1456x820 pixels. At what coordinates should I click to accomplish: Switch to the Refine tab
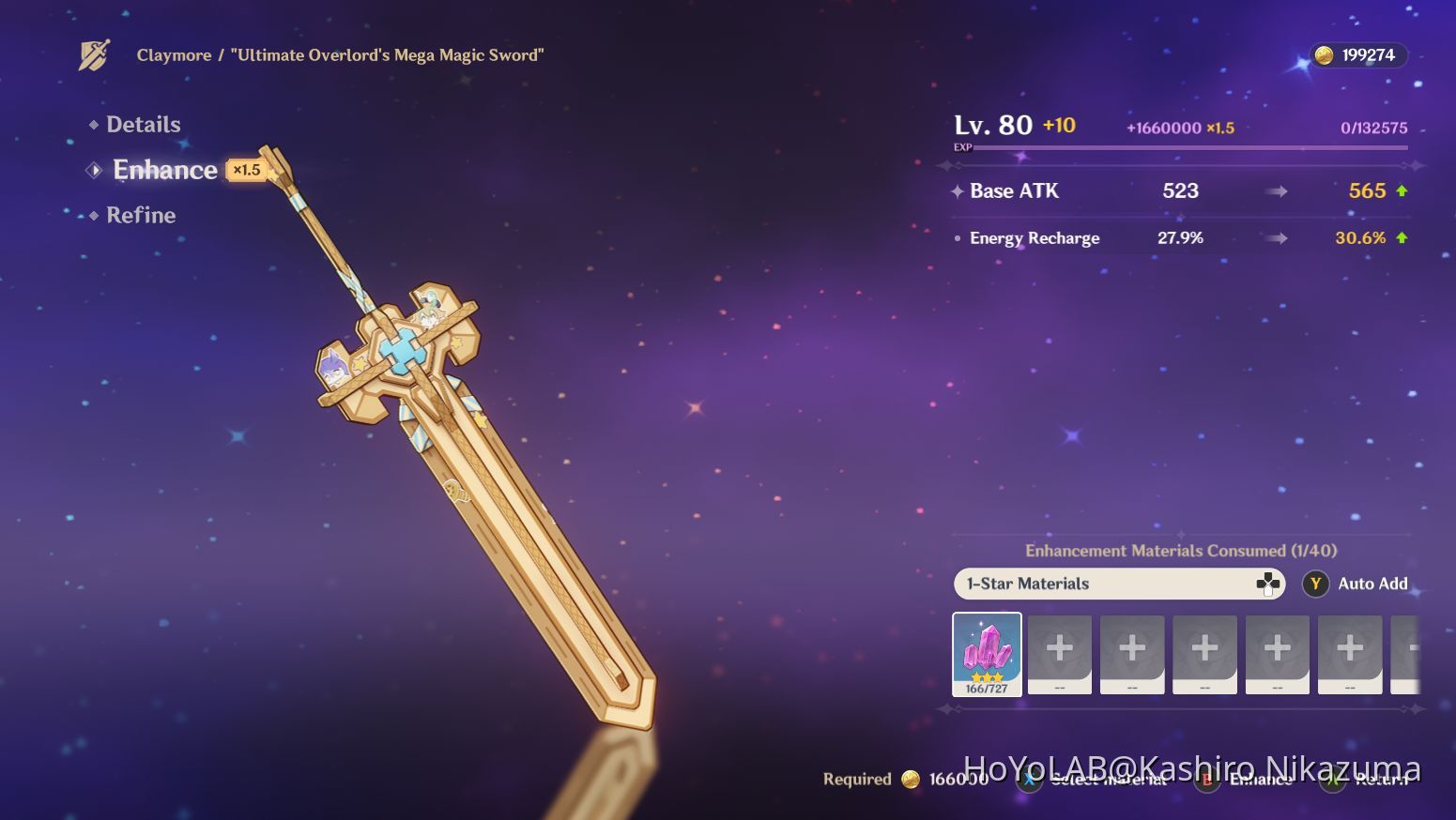141,215
